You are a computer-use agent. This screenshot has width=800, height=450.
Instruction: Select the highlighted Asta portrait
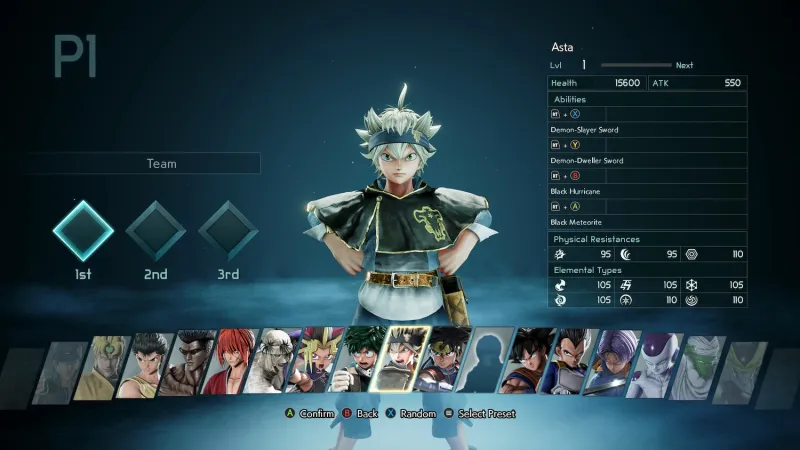point(402,360)
